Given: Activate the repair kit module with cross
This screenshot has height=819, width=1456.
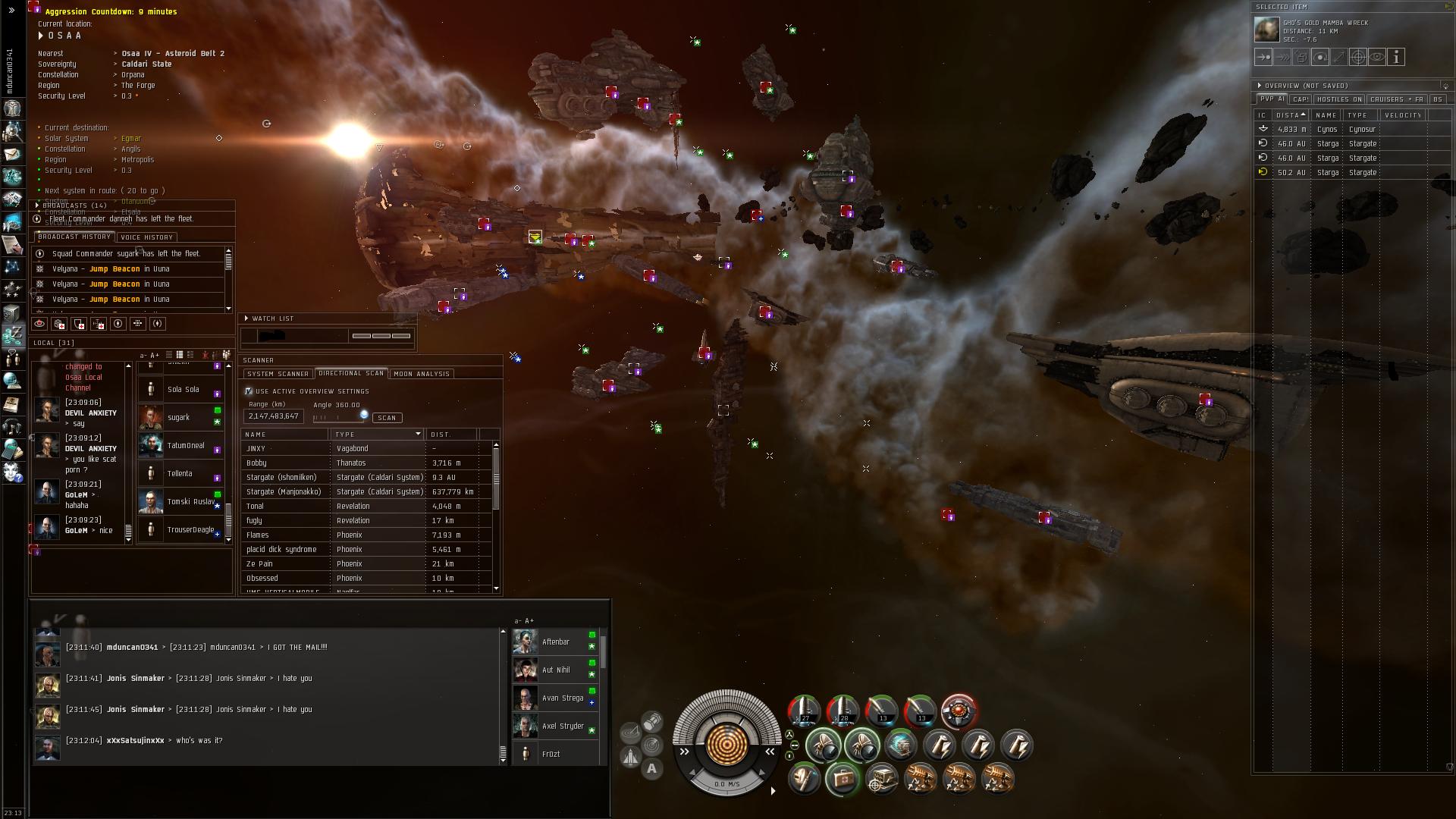Looking at the screenshot, I should pos(842,778).
